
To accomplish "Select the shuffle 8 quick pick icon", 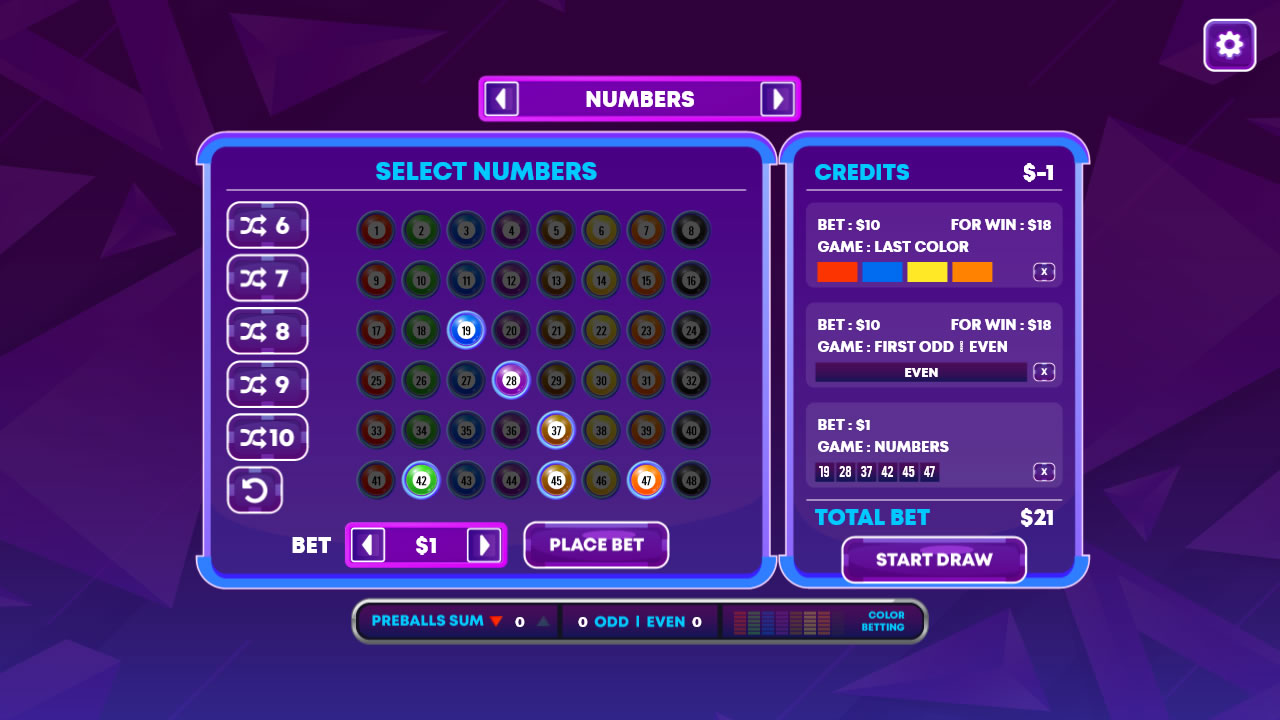I will [267, 331].
